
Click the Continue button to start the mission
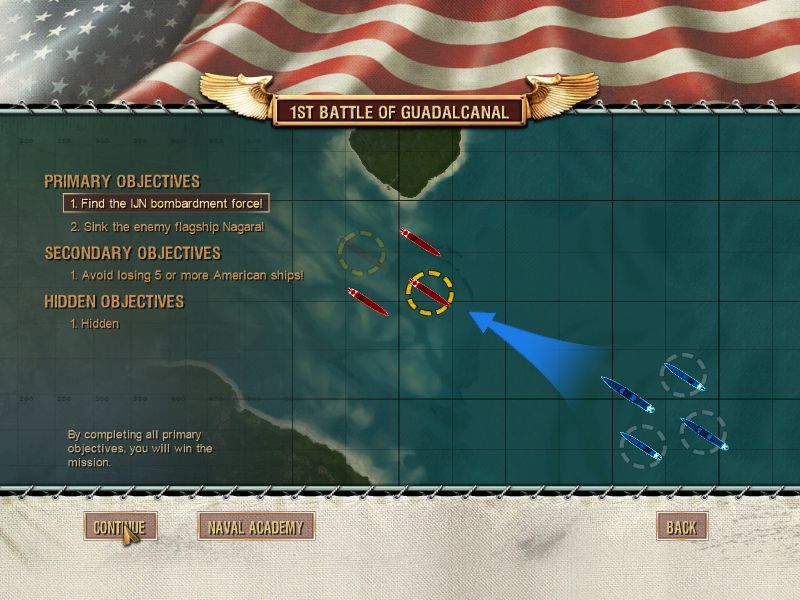click(x=119, y=527)
